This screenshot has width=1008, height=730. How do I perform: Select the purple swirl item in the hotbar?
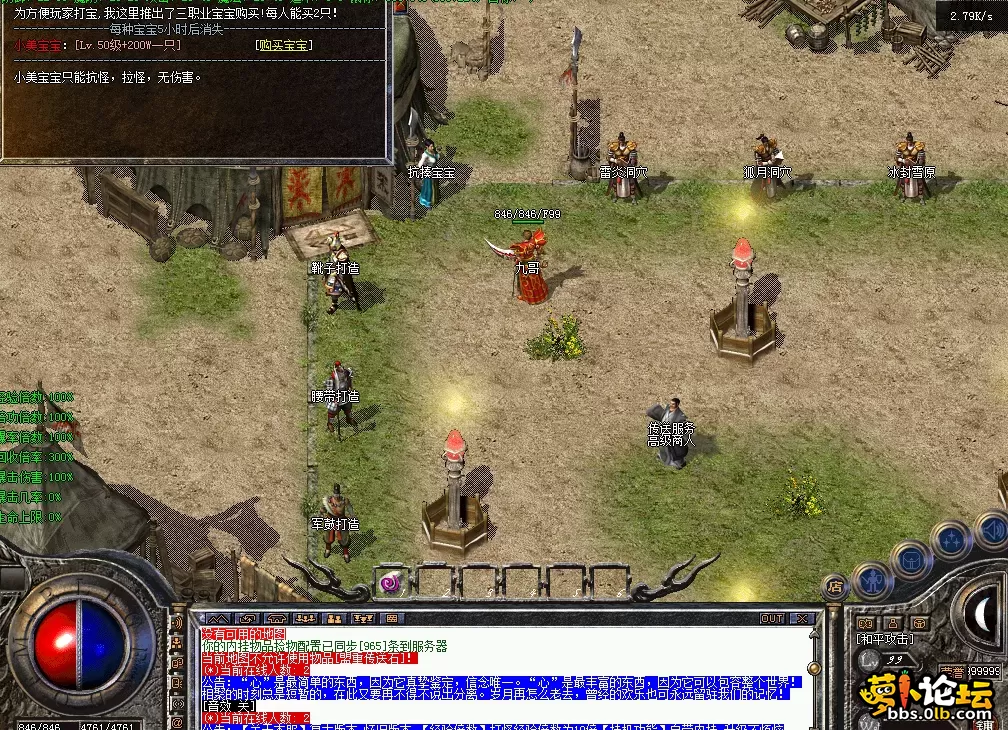391,581
